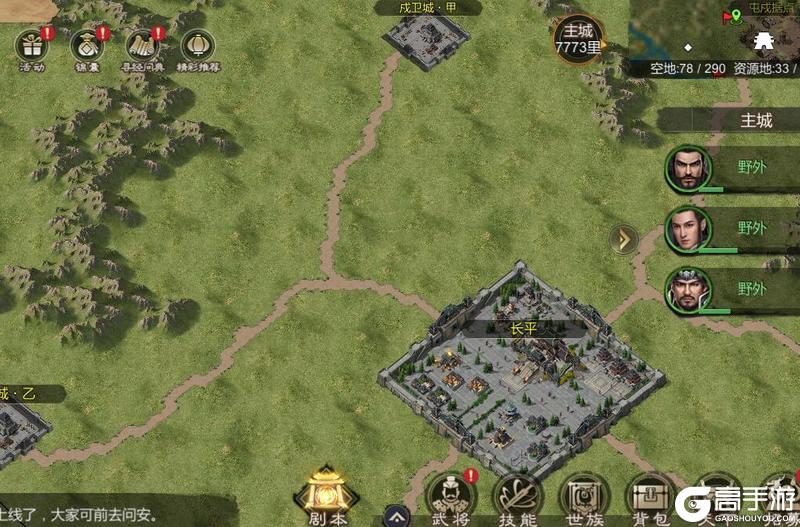Select the bearded general's first portrait
The image size is (800, 527).
(688, 168)
